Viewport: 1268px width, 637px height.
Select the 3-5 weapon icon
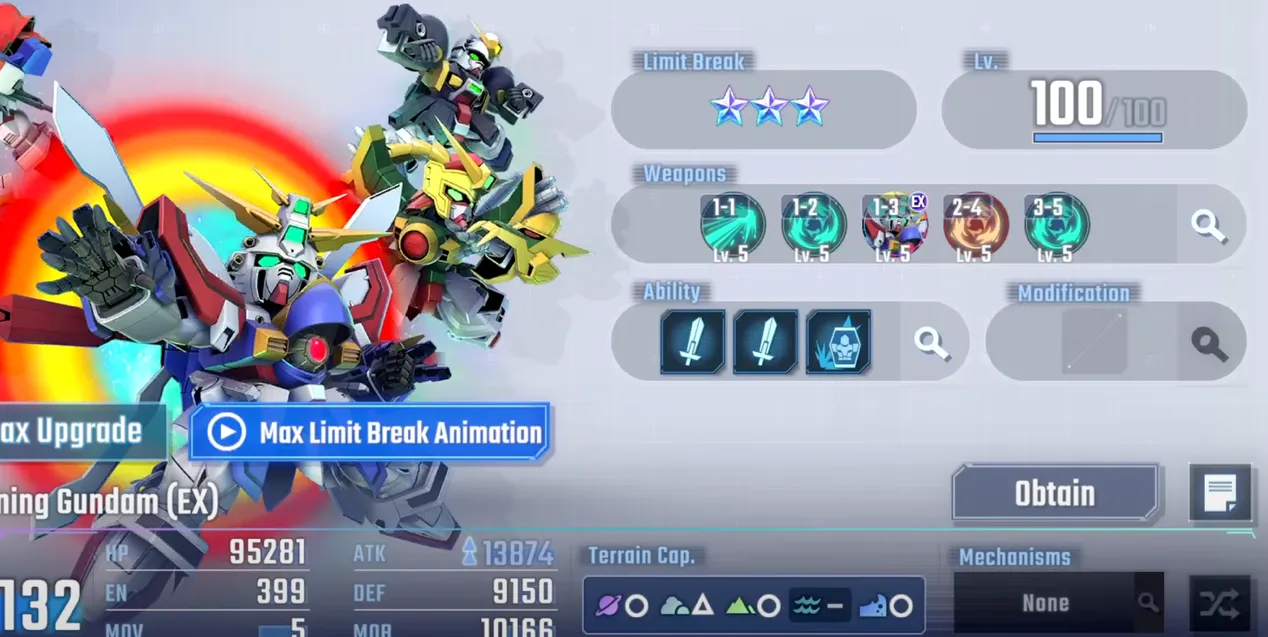click(x=1056, y=224)
